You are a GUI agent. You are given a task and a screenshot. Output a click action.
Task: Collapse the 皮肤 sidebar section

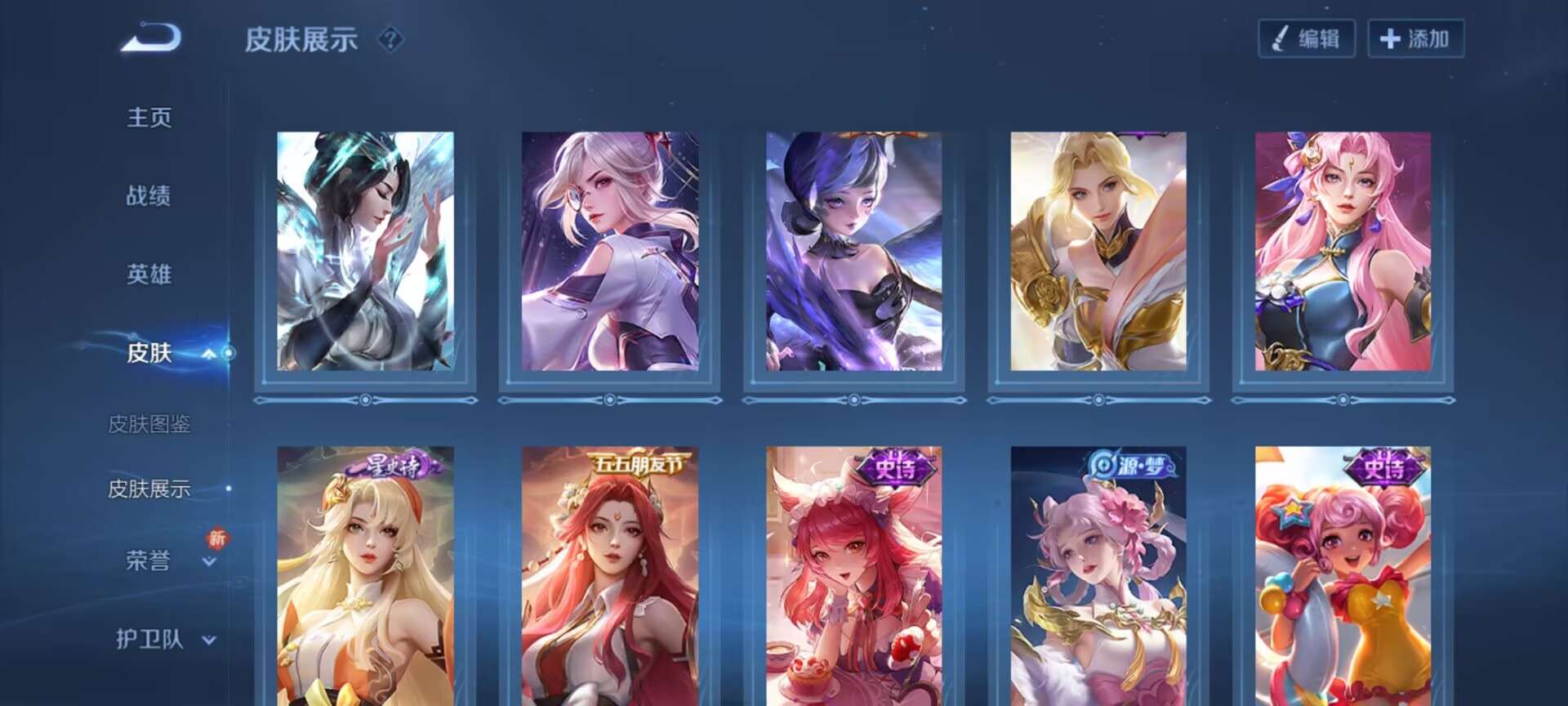[x=209, y=354]
